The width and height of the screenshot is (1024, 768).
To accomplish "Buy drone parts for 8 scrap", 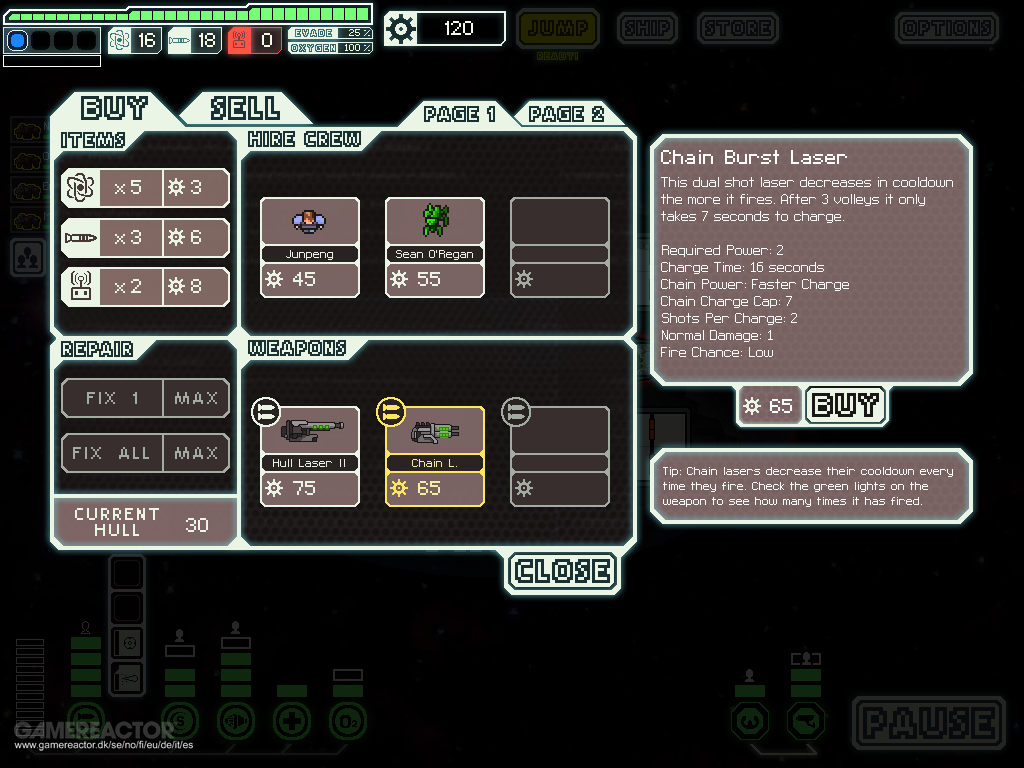I will [x=145, y=287].
